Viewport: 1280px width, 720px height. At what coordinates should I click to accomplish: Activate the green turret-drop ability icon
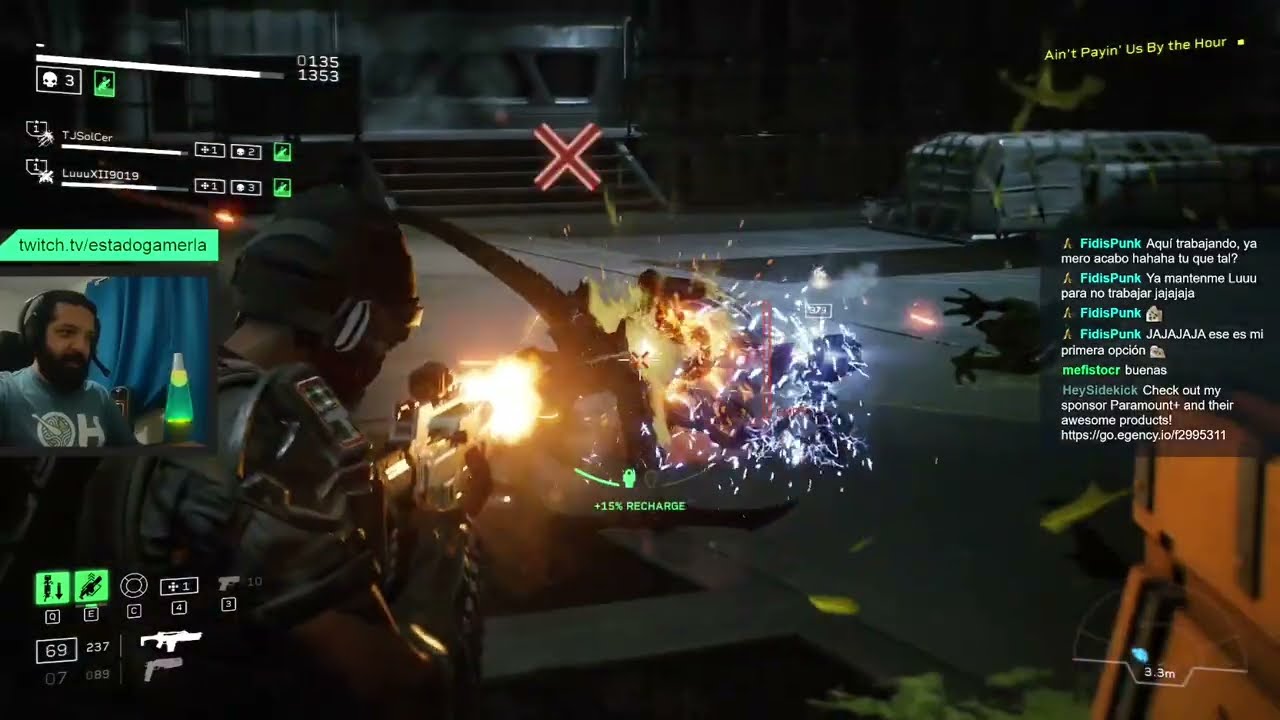[52, 587]
